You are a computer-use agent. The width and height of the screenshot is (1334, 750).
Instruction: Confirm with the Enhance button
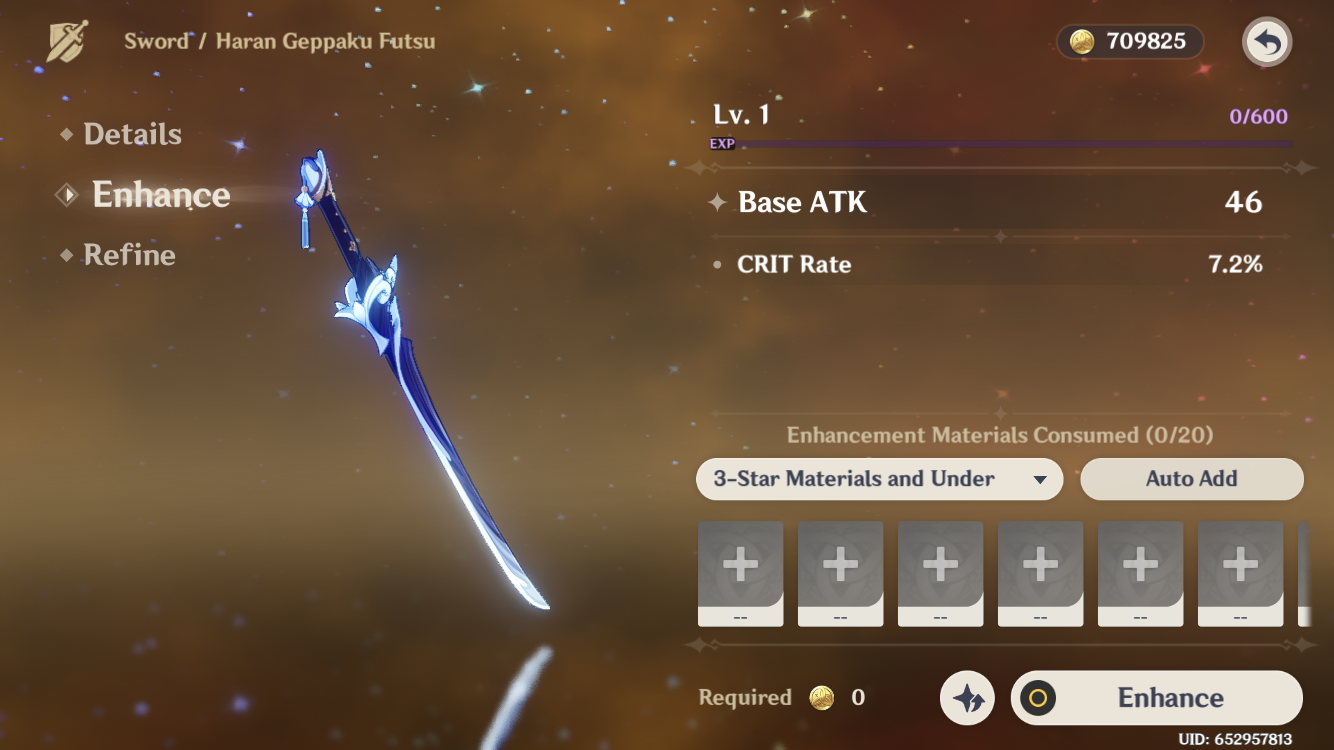click(x=1157, y=698)
